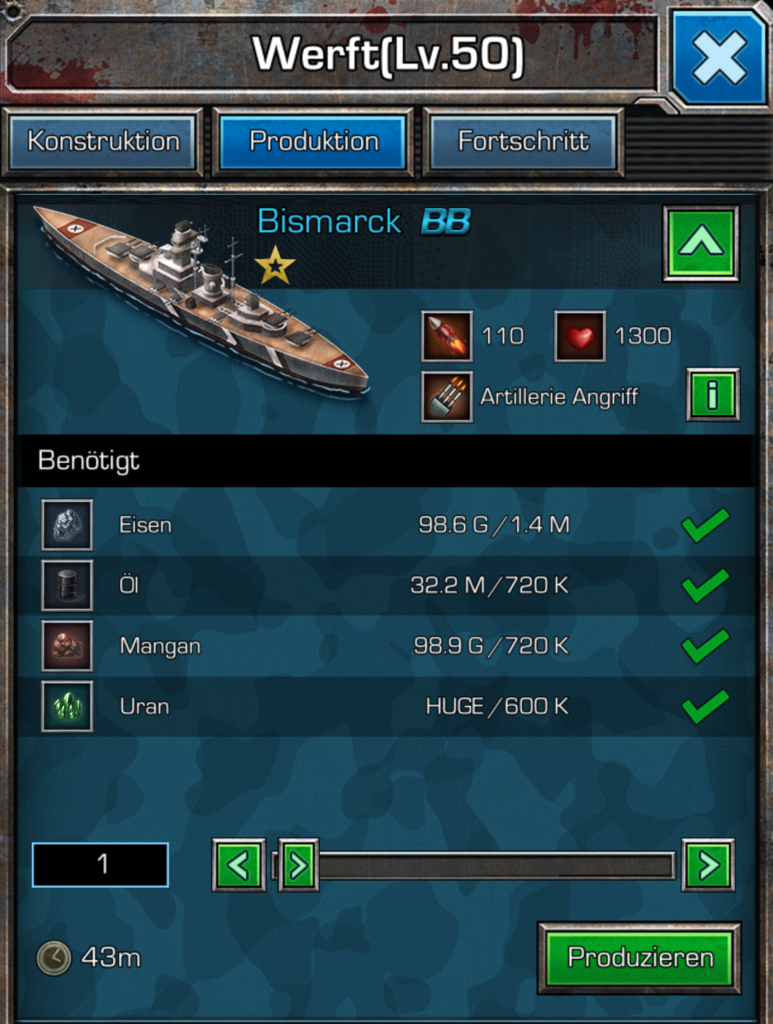Image resolution: width=773 pixels, height=1024 pixels.
Task: Decrease quantity with the left arrow
Action: click(x=238, y=865)
